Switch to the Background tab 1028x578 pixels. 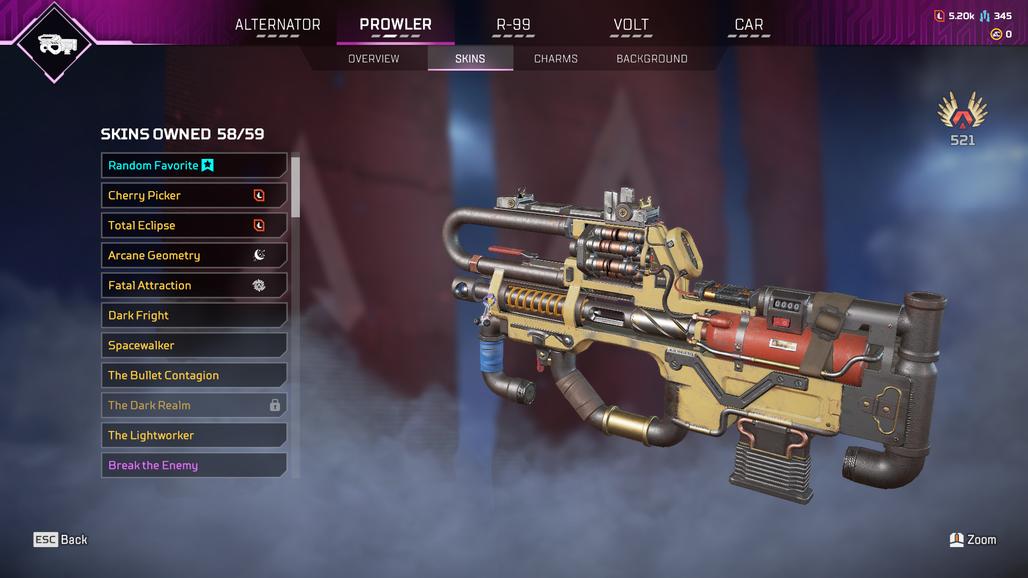click(x=652, y=59)
